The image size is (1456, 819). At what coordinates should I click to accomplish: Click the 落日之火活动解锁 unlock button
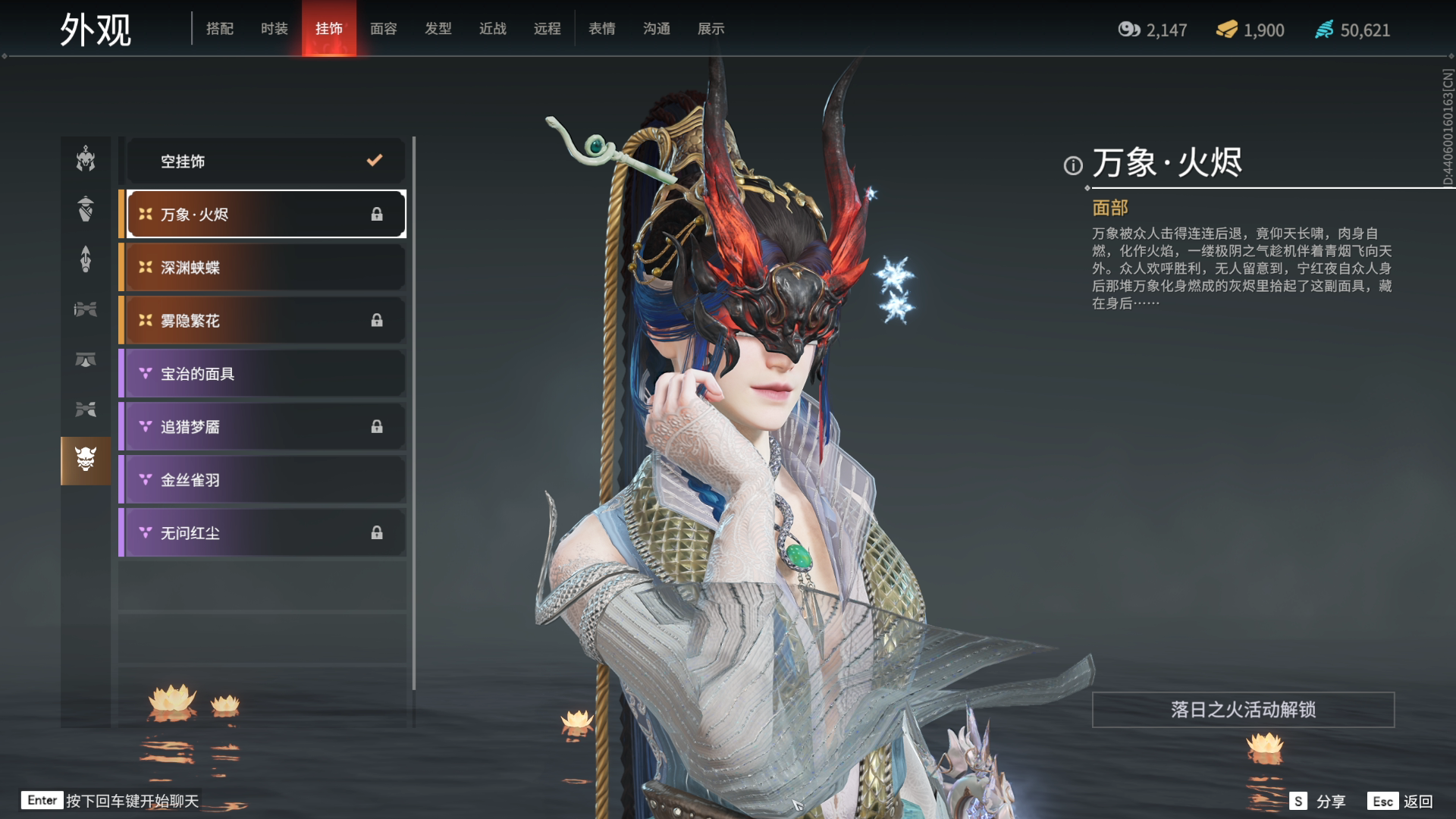1242,709
